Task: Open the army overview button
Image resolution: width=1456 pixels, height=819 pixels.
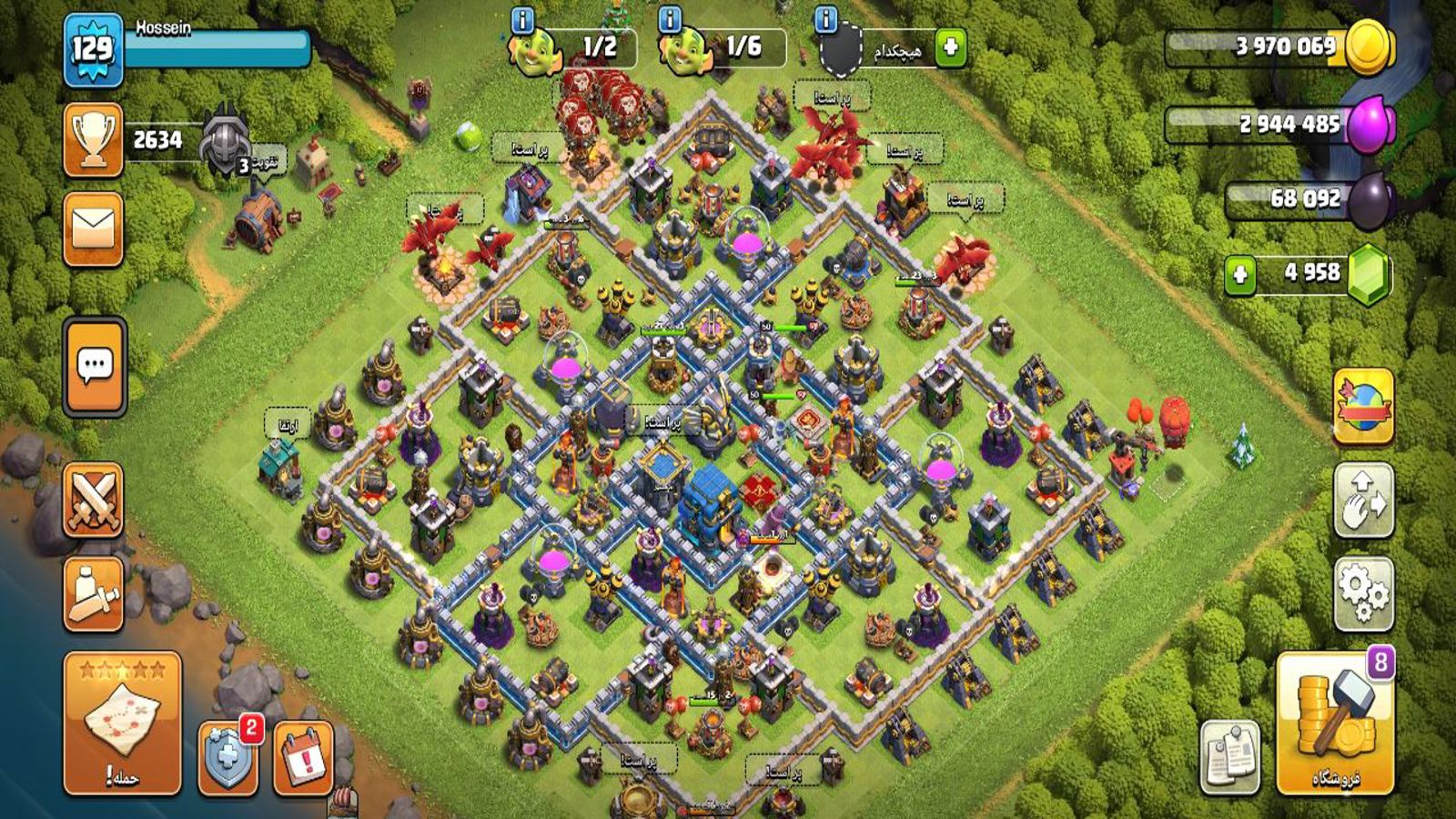Action: (x=94, y=594)
